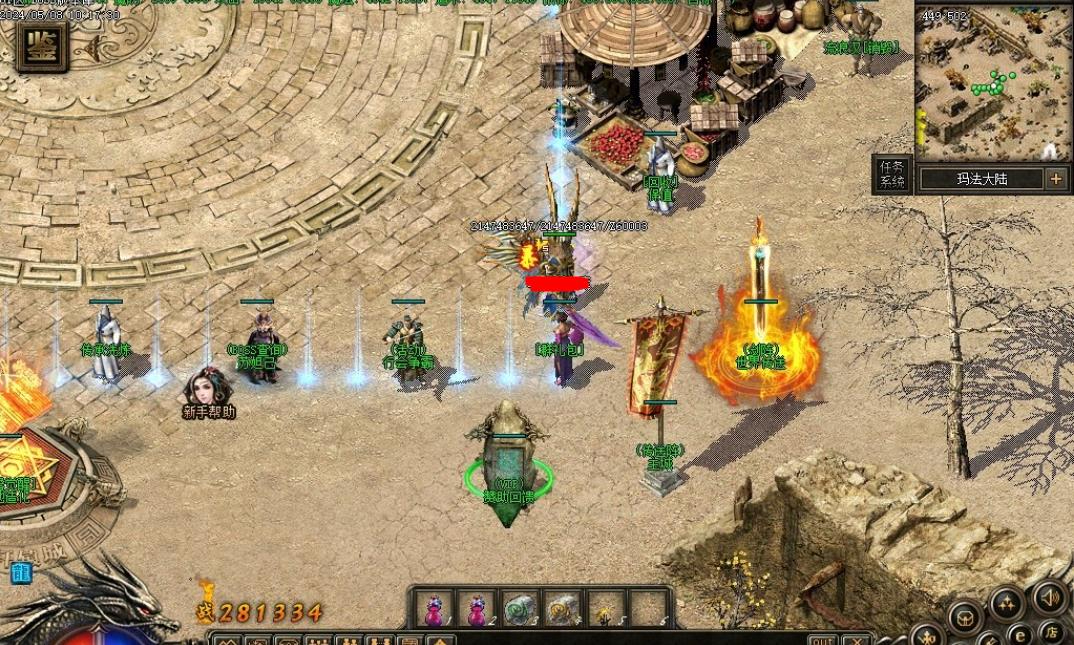Click the X button on bottom bar
Image resolution: width=1074 pixels, height=645 pixels.
(x=855, y=639)
